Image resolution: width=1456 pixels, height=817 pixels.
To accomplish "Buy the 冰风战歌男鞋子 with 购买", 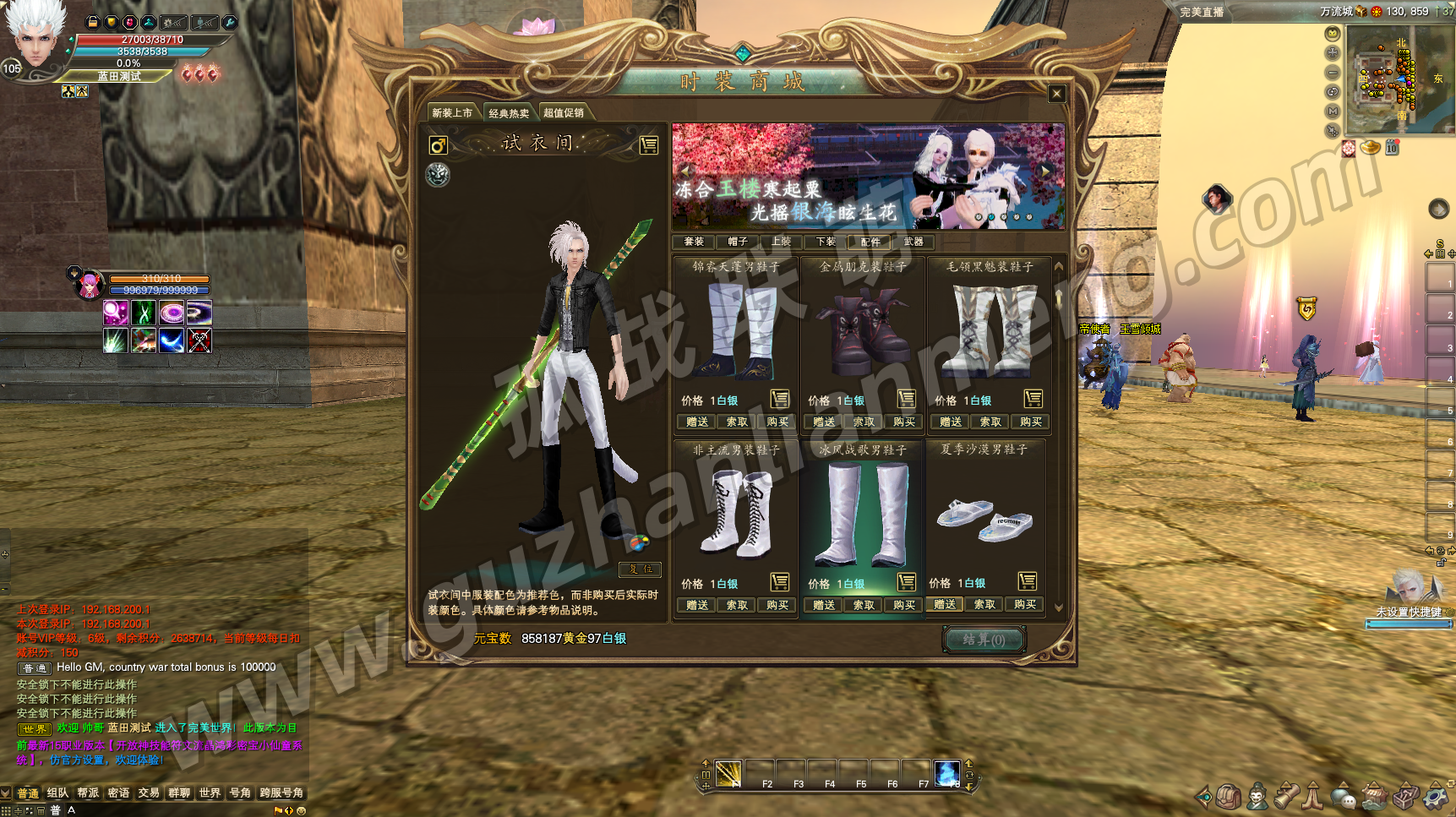I will 903,605.
